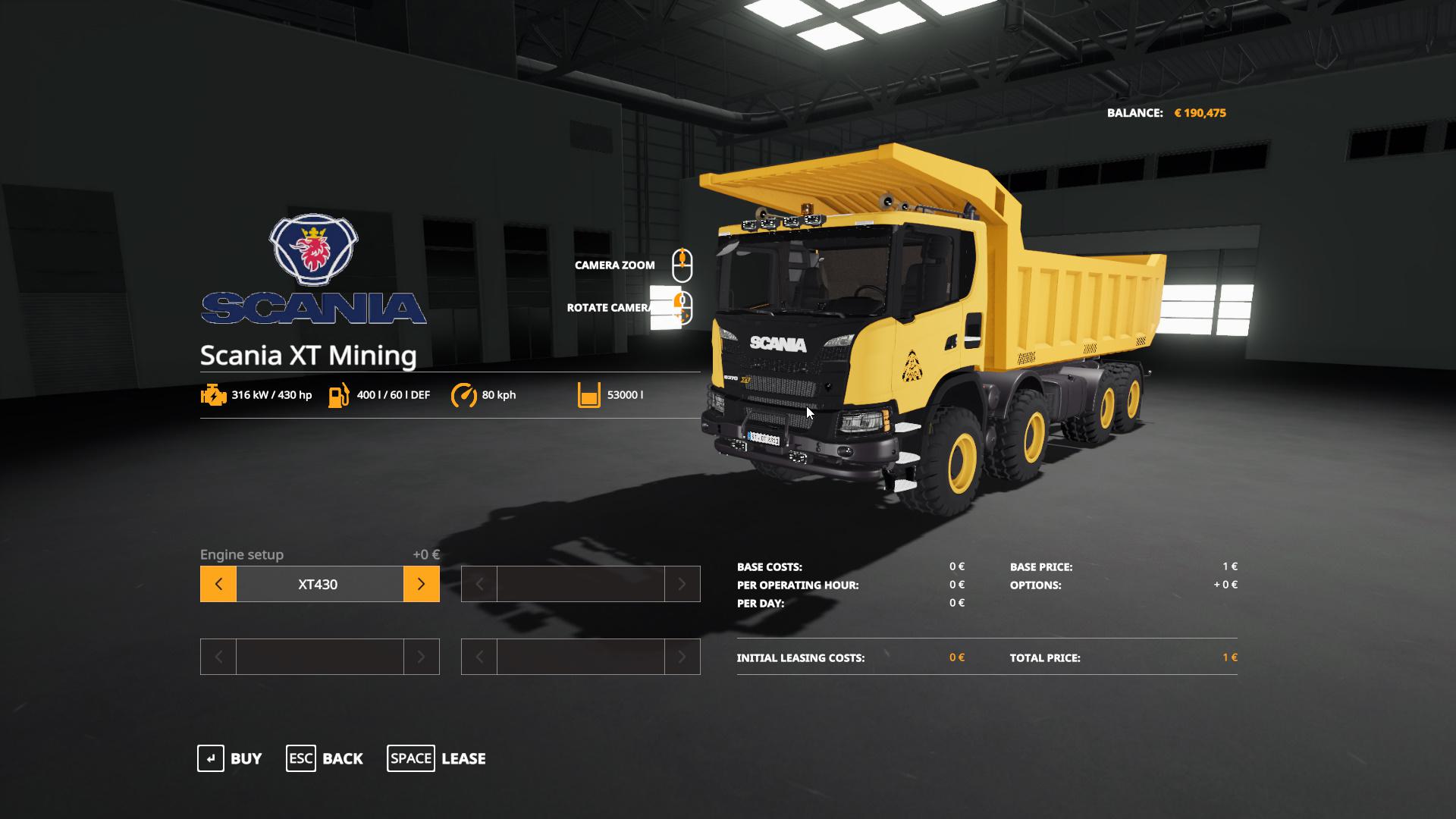Lease the Scania XT Mining truck
Viewport: 1456px width, 819px height.
click(437, 758)
